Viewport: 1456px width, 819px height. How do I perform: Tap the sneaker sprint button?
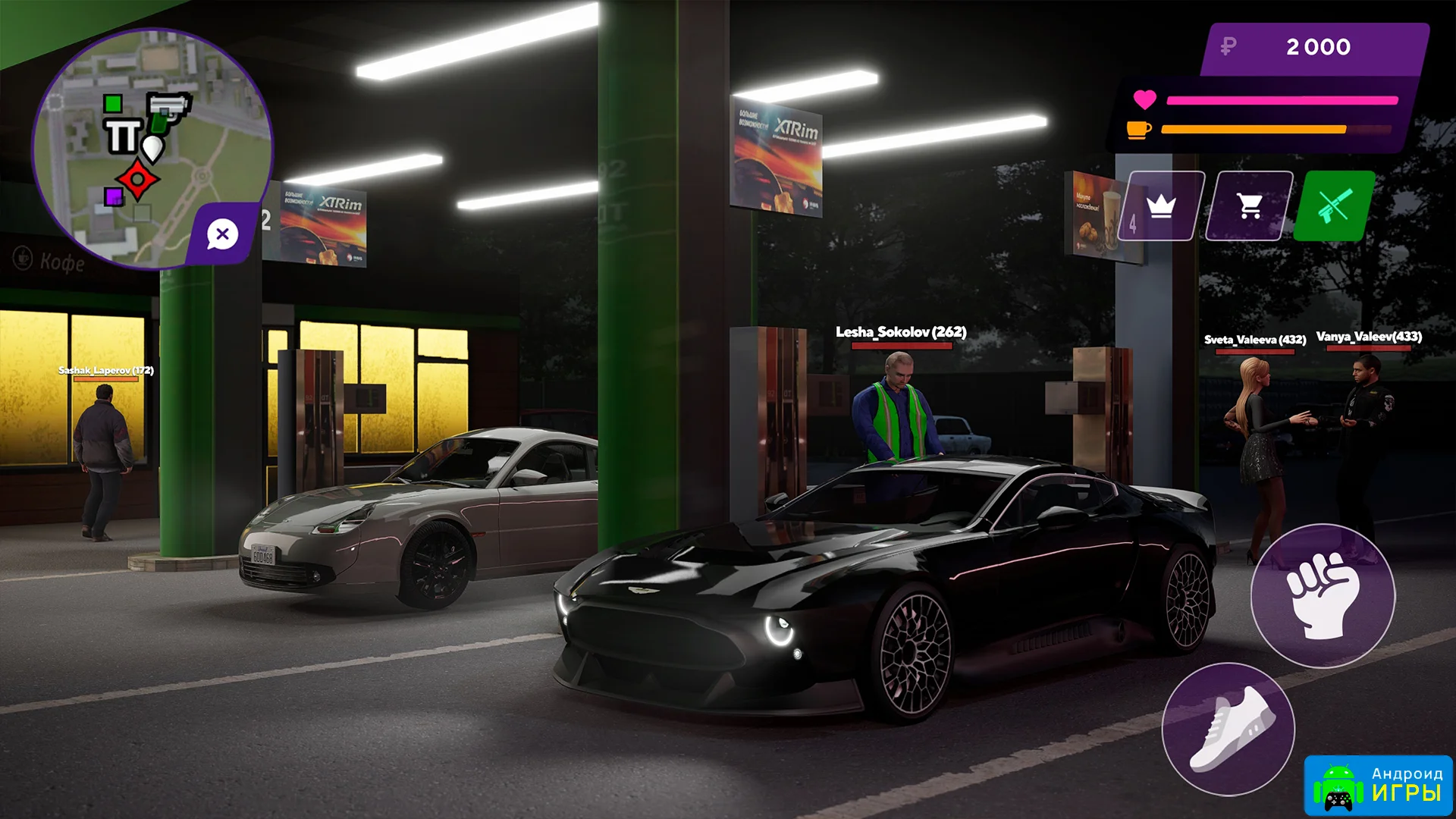click(1228, 729)
